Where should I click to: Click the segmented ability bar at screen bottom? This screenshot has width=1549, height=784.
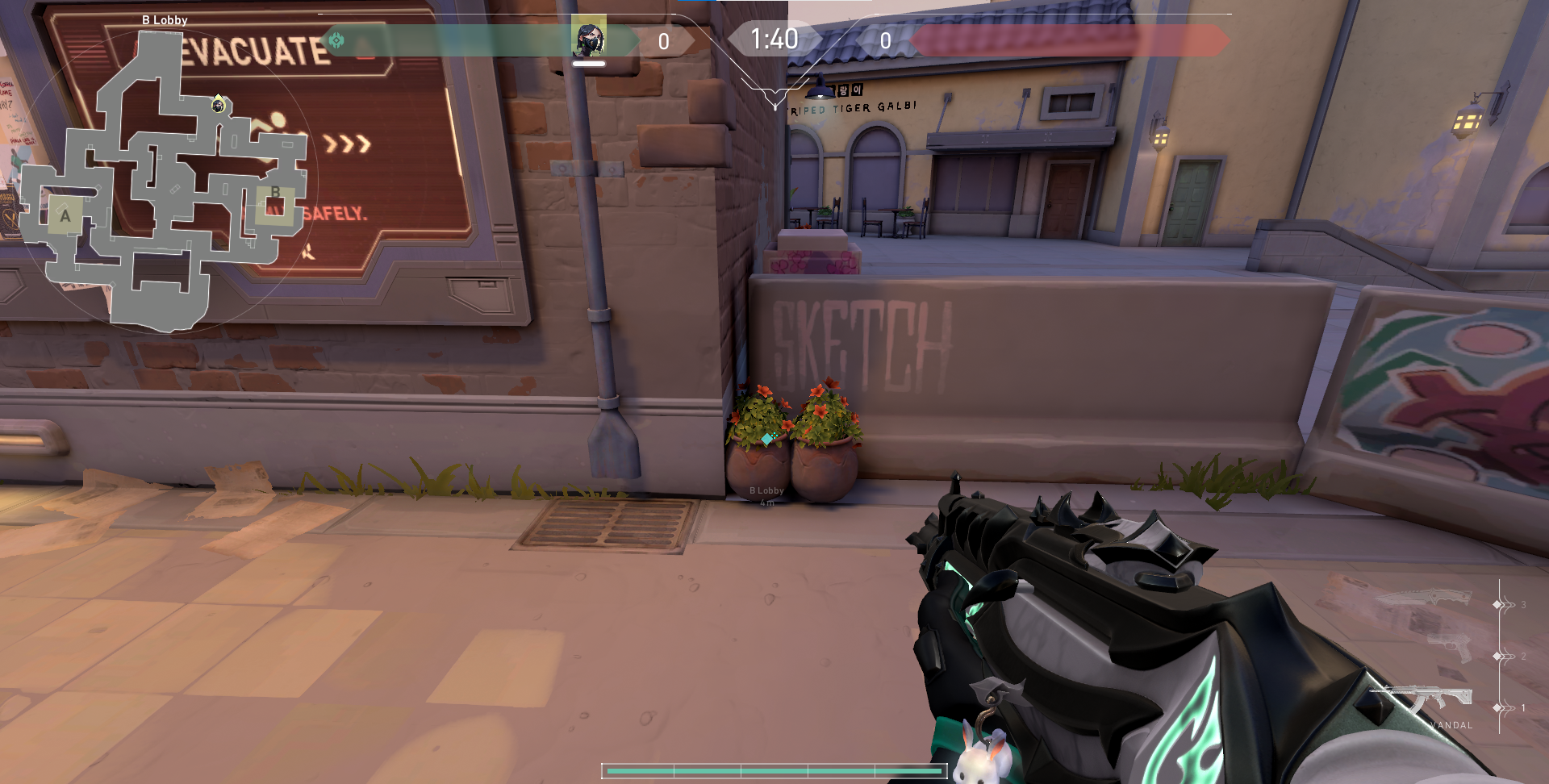tap(773, 770)
